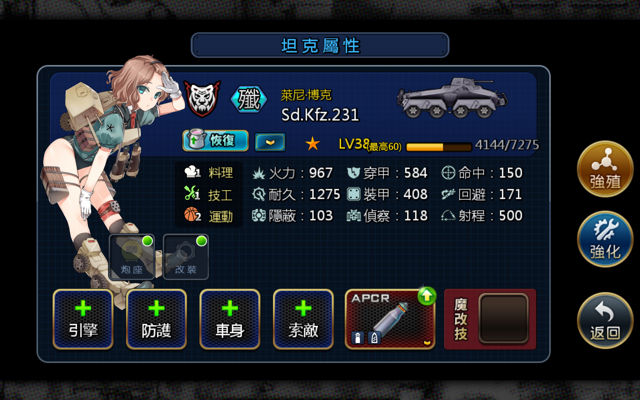Add a part to the 防護 slot
This screenshot has width=640, height=400.
(156, 319)
